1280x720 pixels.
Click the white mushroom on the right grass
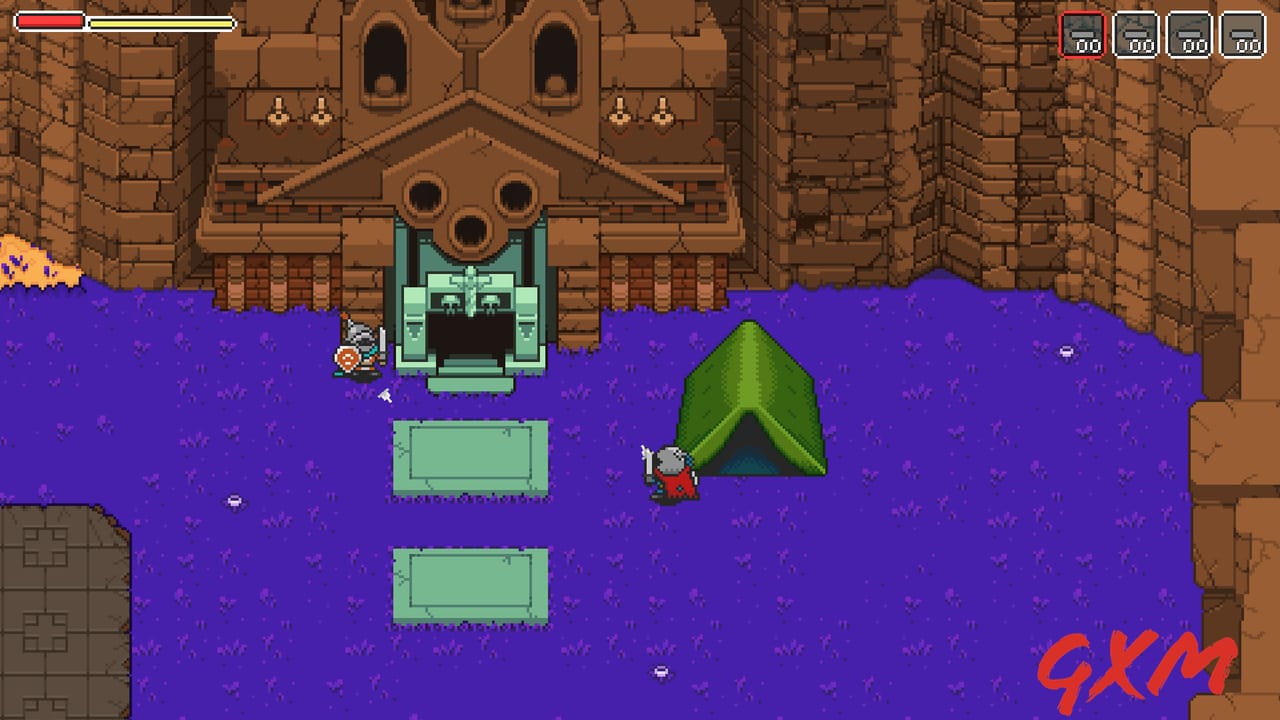point(1064,352)
